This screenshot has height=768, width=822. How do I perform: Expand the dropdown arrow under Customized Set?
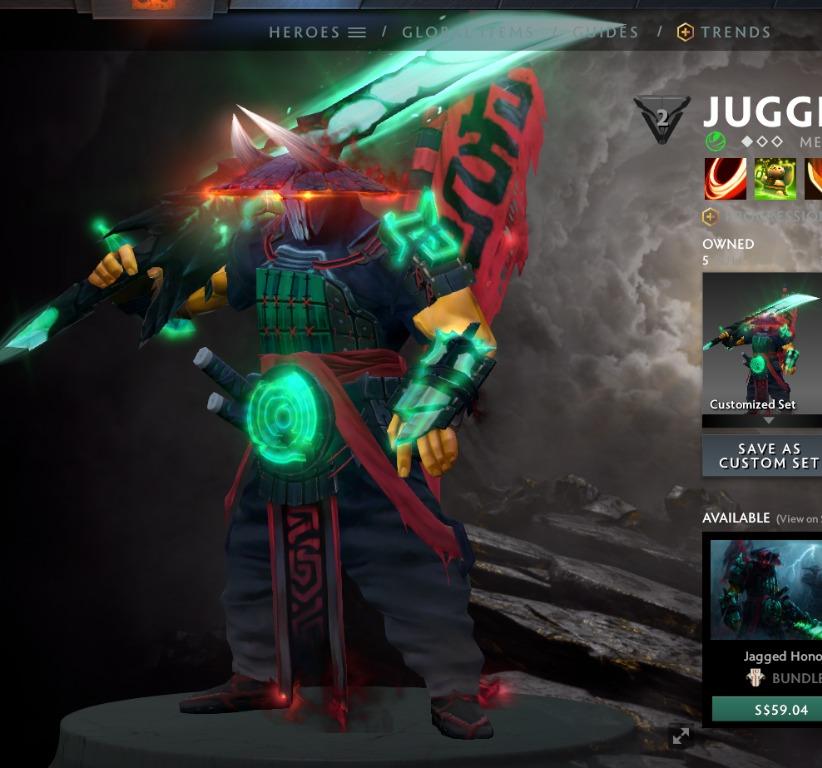pos(768,421)
